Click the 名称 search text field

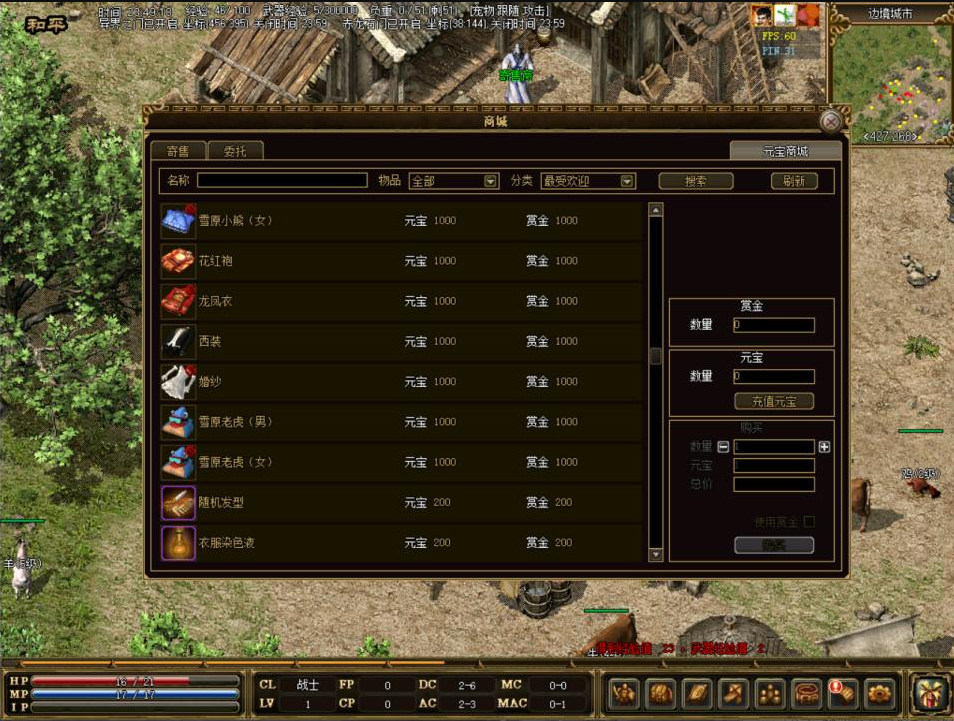point(282,181)
